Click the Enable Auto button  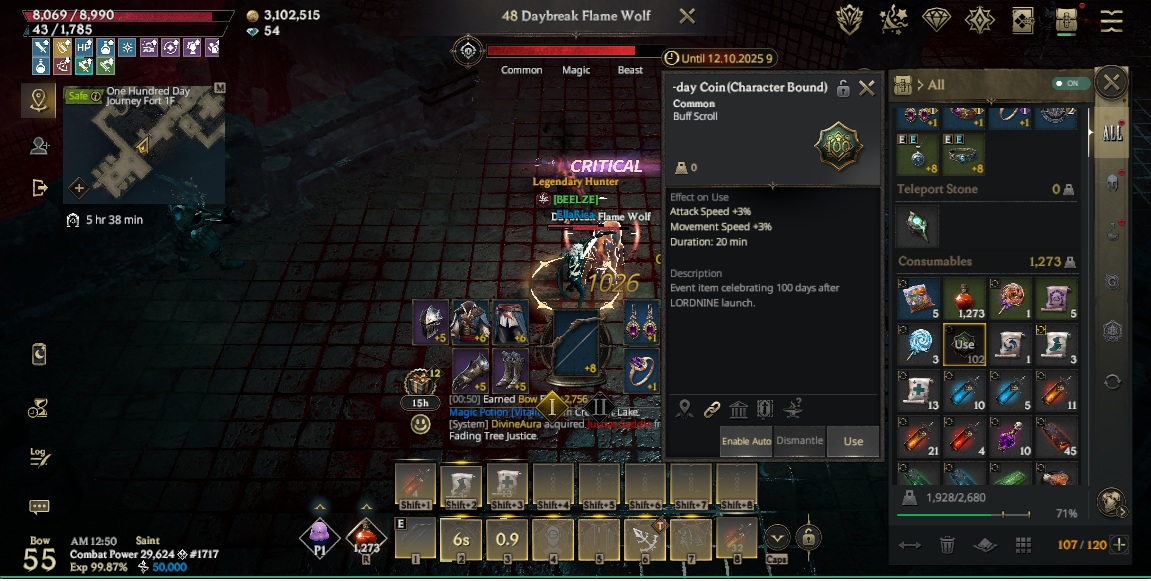[x=746, y=441]
